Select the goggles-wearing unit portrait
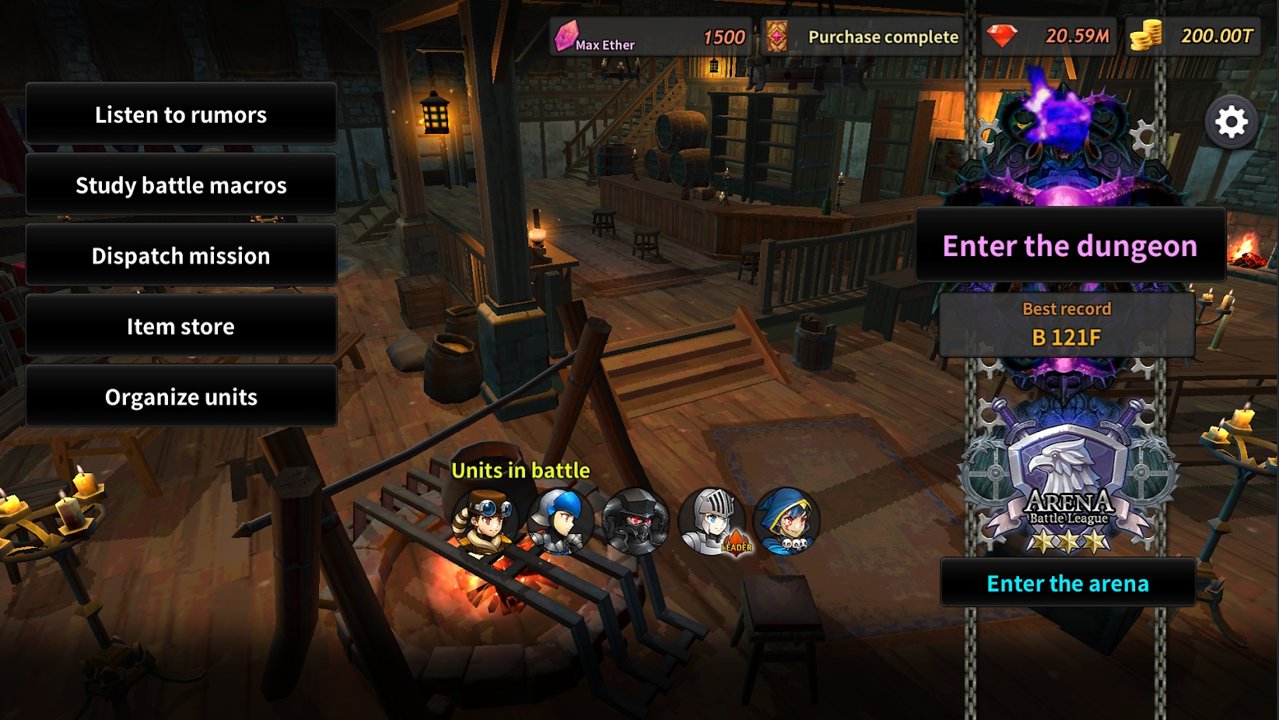1279x720 pixels. click(485, 521)
